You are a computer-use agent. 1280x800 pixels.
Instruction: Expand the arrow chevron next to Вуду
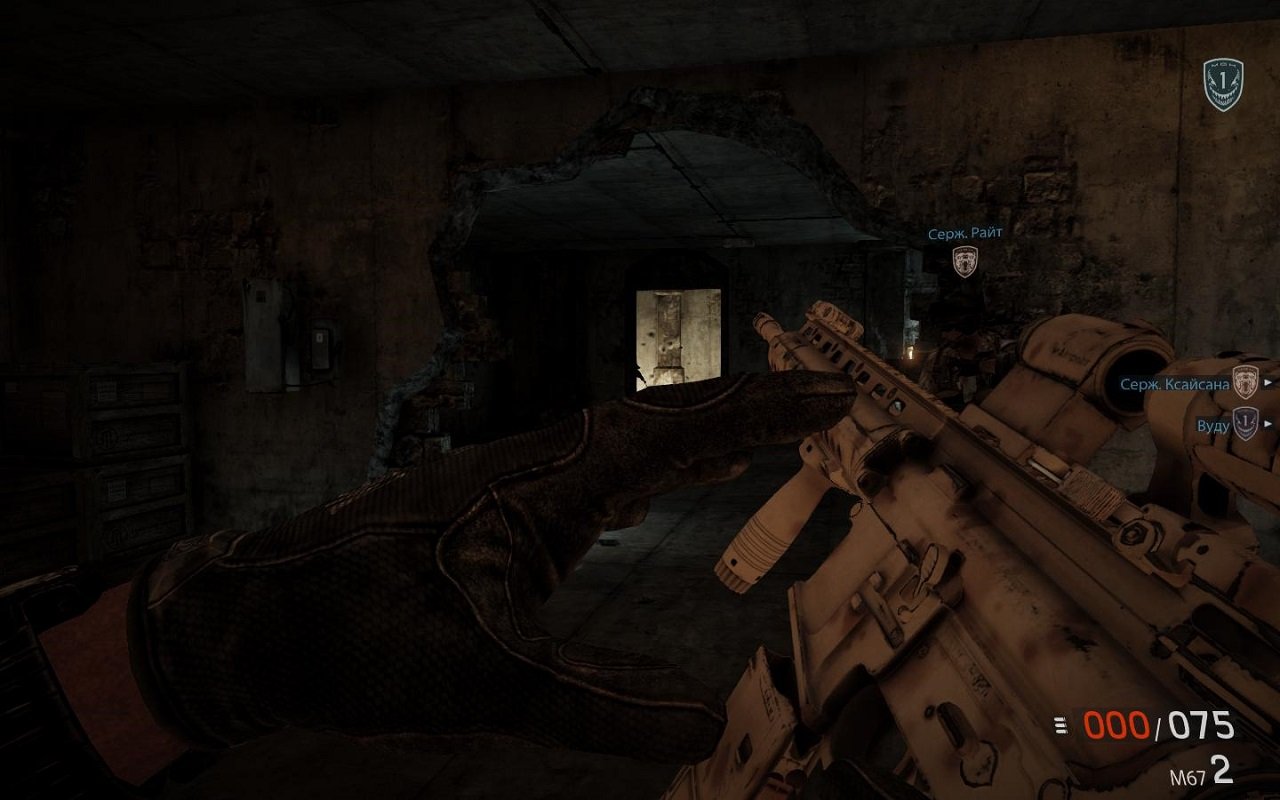1269,423
